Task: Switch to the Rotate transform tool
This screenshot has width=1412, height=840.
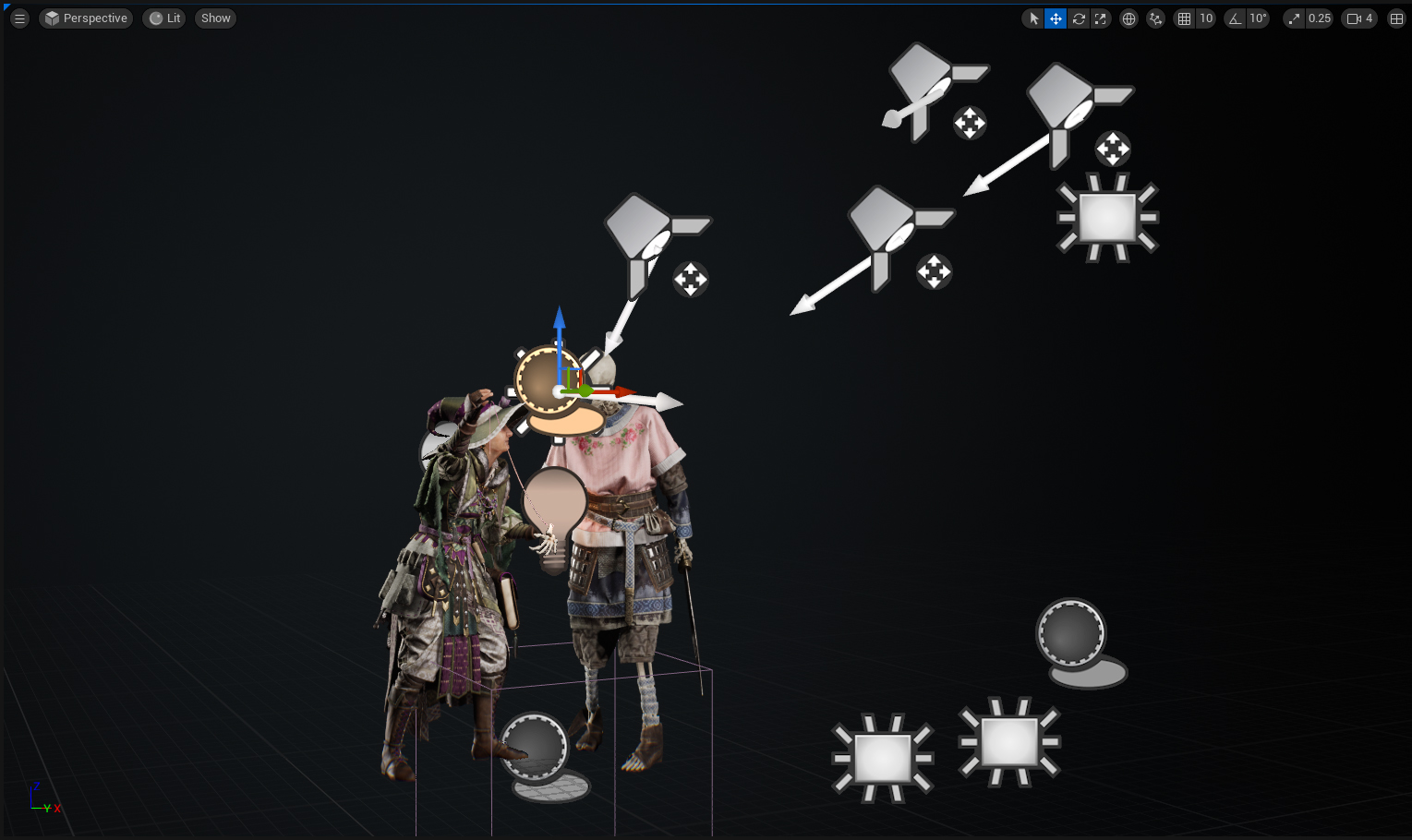Action: [1078, 18]
